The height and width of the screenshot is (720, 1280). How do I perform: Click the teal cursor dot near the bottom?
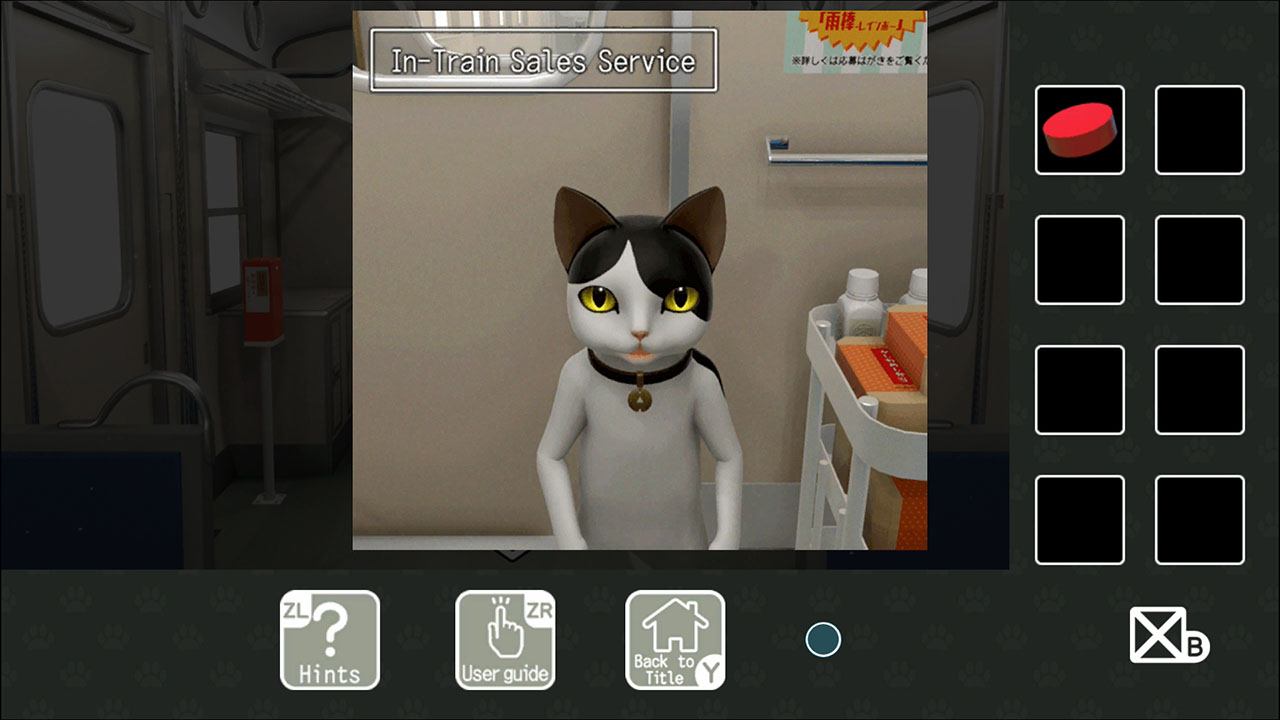click(823, 640)
